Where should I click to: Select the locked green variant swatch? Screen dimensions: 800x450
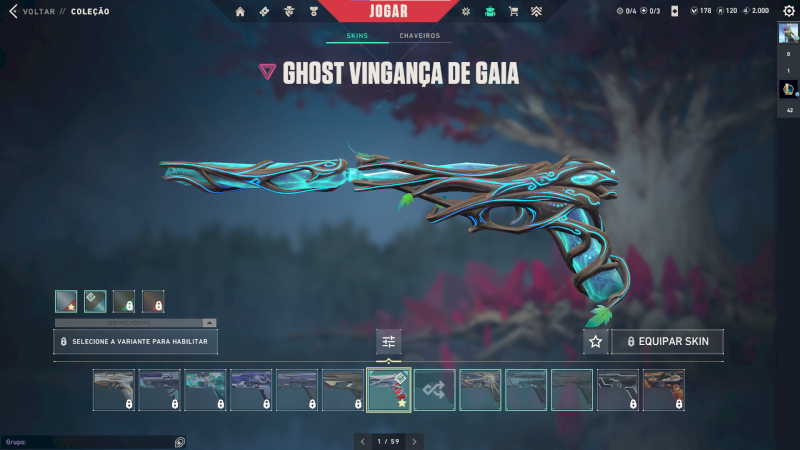pos(124,301)
